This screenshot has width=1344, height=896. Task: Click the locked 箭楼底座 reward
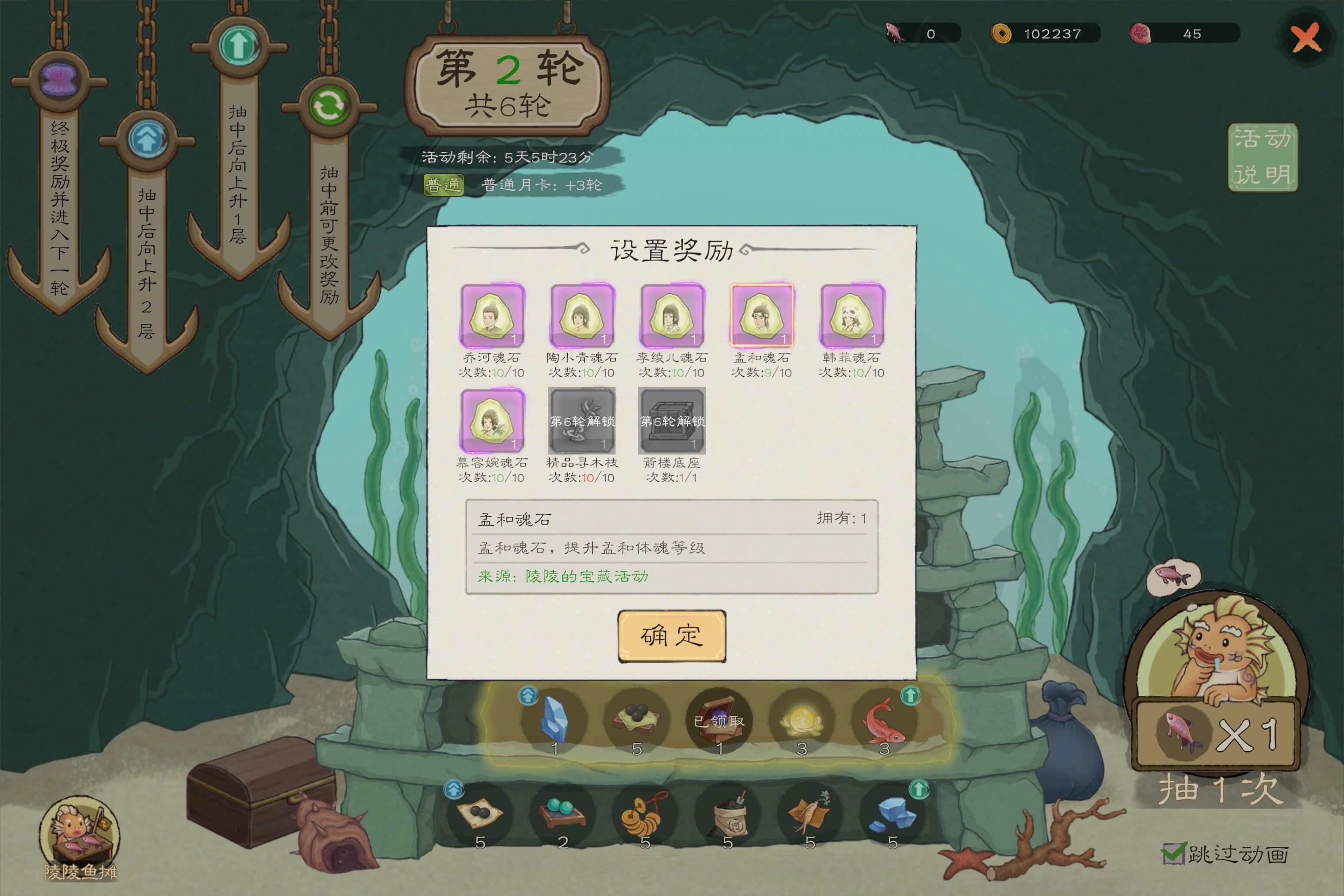pos(672,421)
